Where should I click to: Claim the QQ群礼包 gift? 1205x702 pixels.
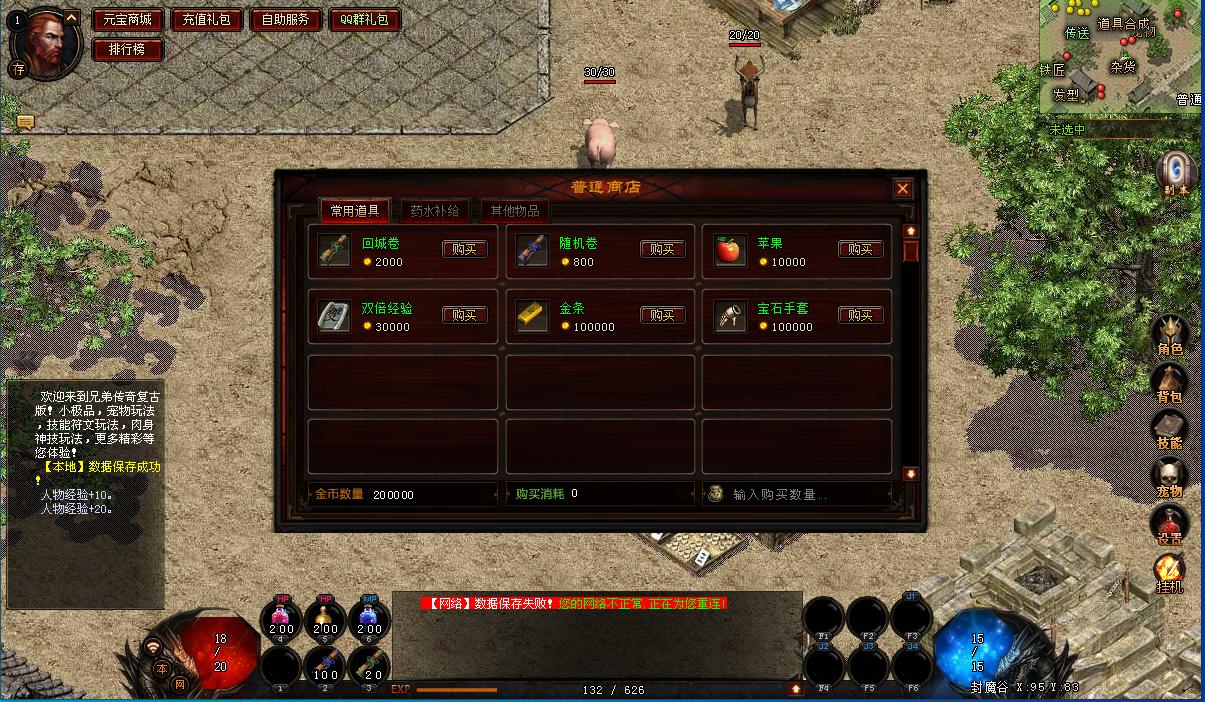[x=364, y=20]
